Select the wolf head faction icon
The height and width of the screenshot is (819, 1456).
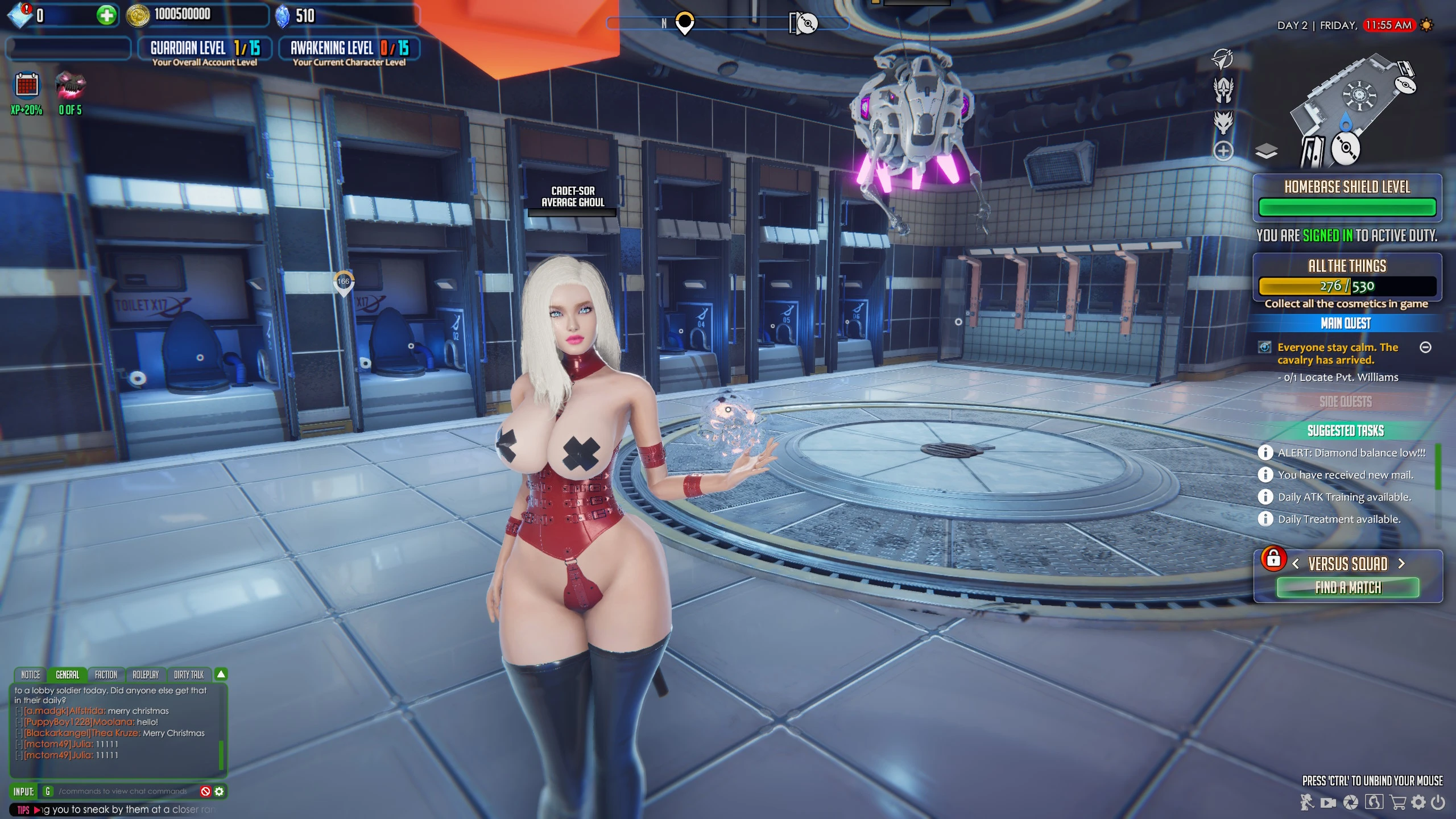point(1223,123)
